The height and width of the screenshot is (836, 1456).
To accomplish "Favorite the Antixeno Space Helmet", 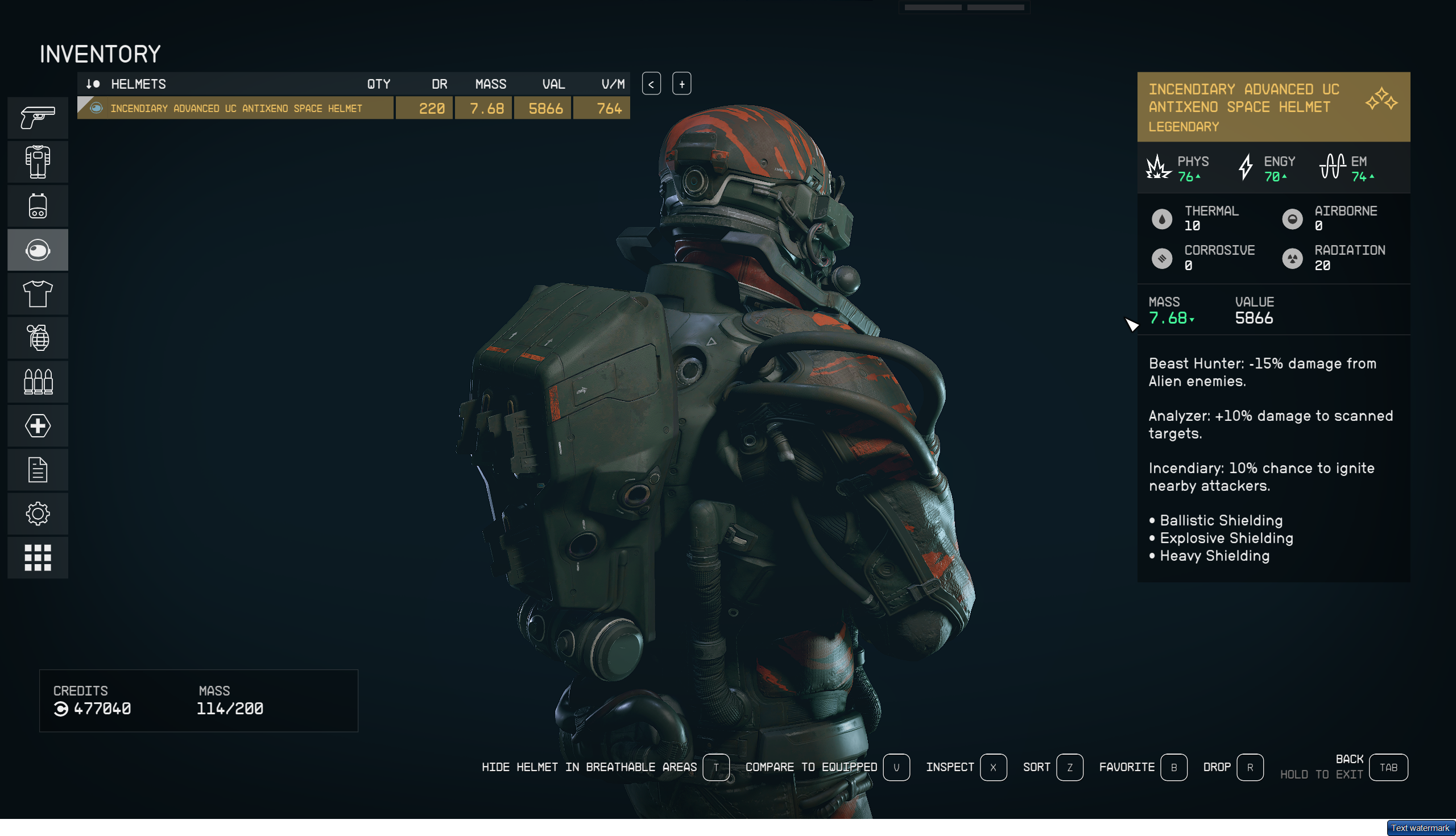I will [x=1174, y=767].
